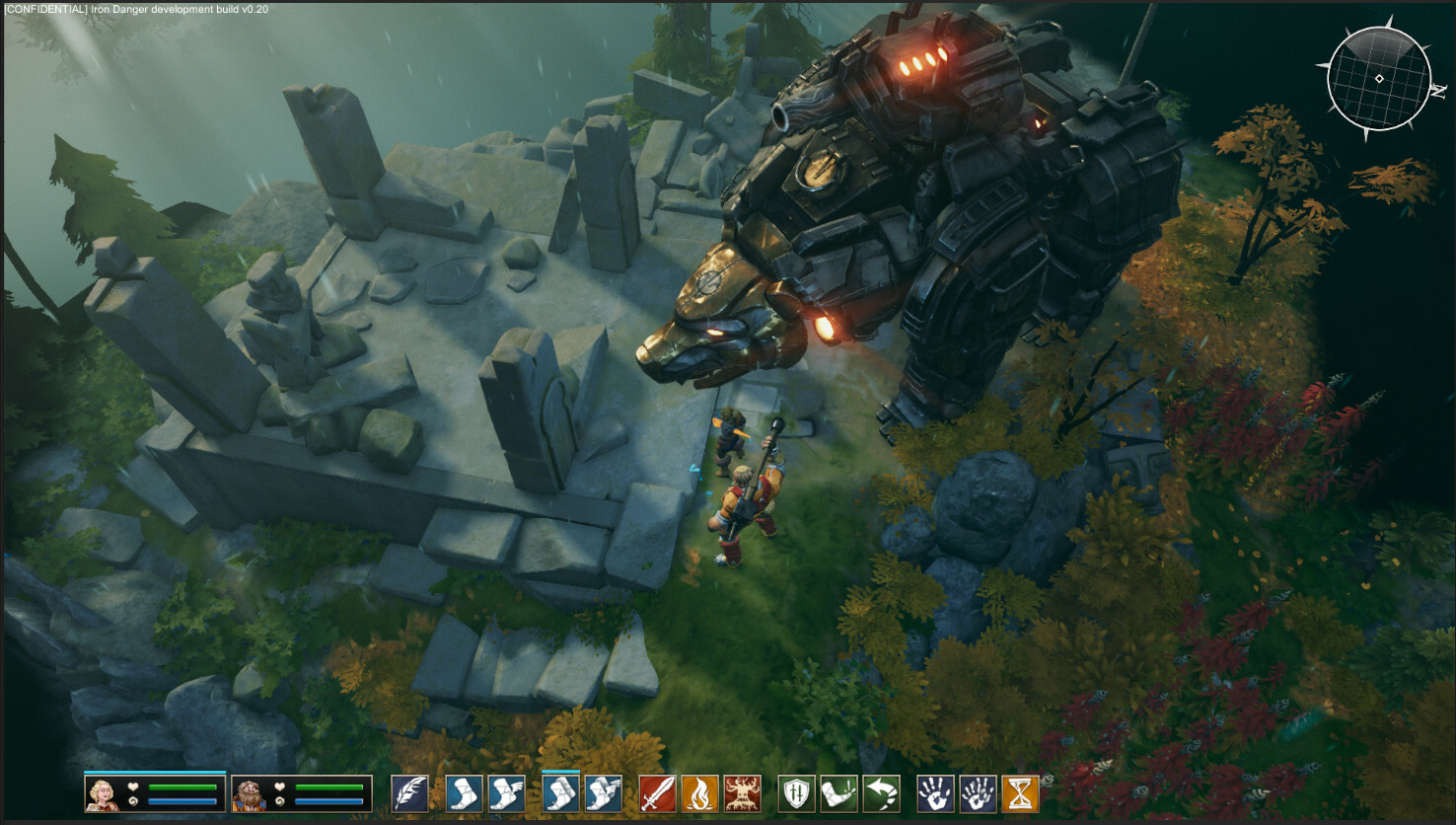Use the red sword attack ability
1456x825 pixels.
(657, 793)
